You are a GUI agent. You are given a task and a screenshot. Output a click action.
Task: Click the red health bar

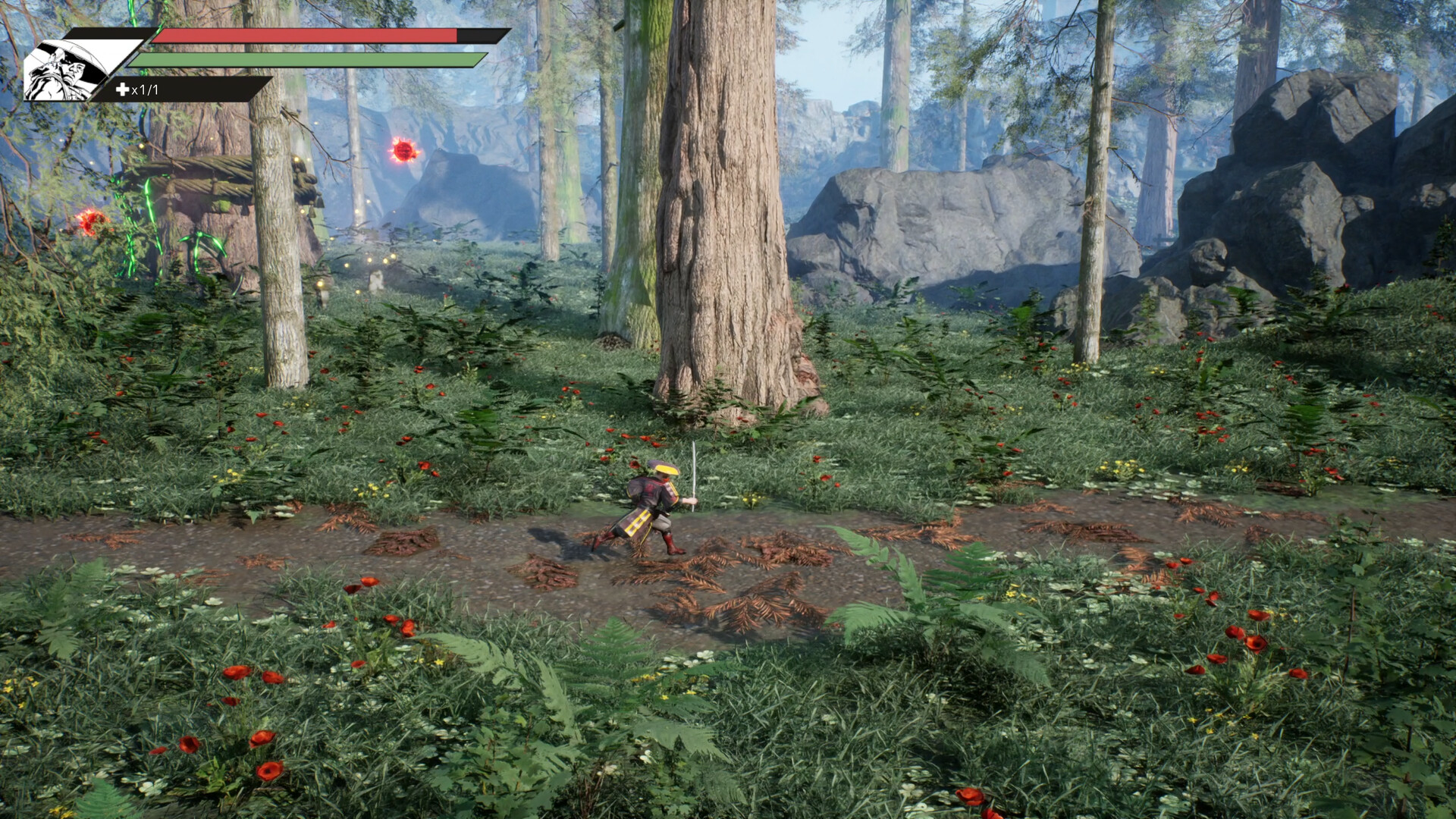pyautogui.click(x=303, y=35)
